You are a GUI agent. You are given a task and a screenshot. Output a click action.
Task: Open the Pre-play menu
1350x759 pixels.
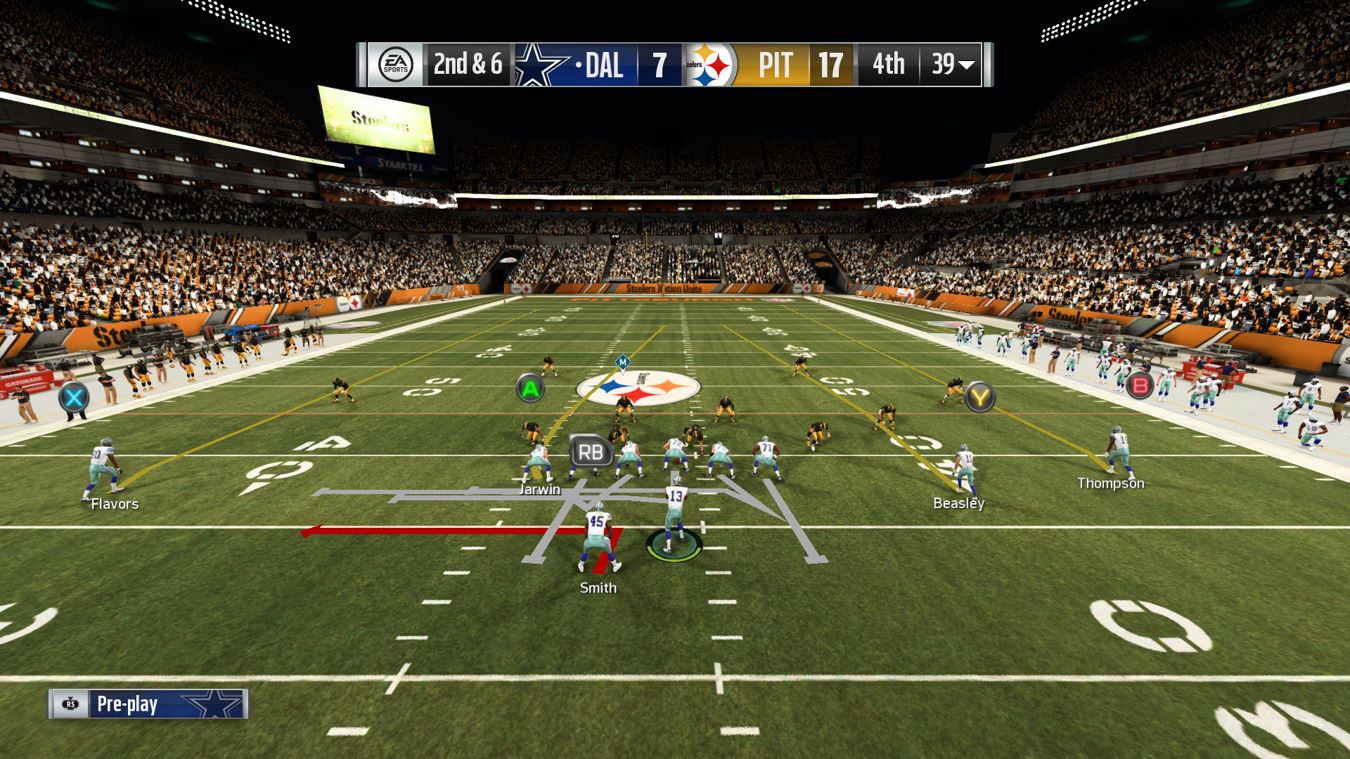click(147, 704)
